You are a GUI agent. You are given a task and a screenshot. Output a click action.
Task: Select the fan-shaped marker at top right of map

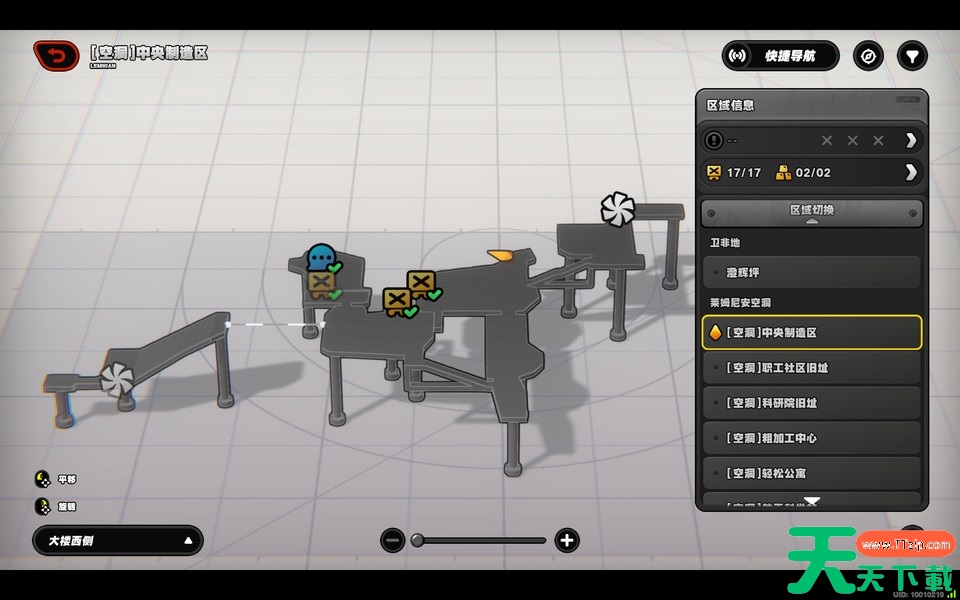pos(617,209)
